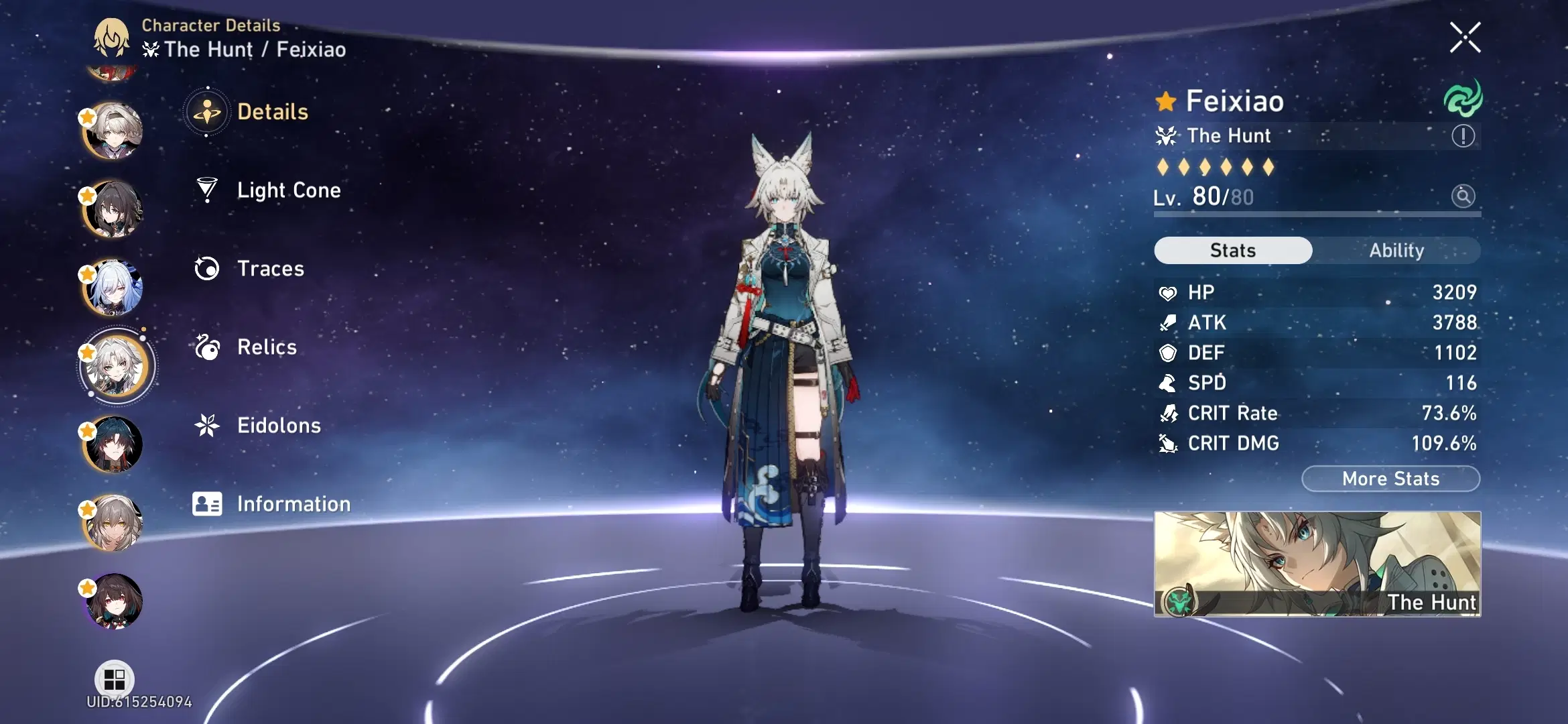
Task: Click the exclamation info icon near The Hunt
Action: pos(1465,135)
